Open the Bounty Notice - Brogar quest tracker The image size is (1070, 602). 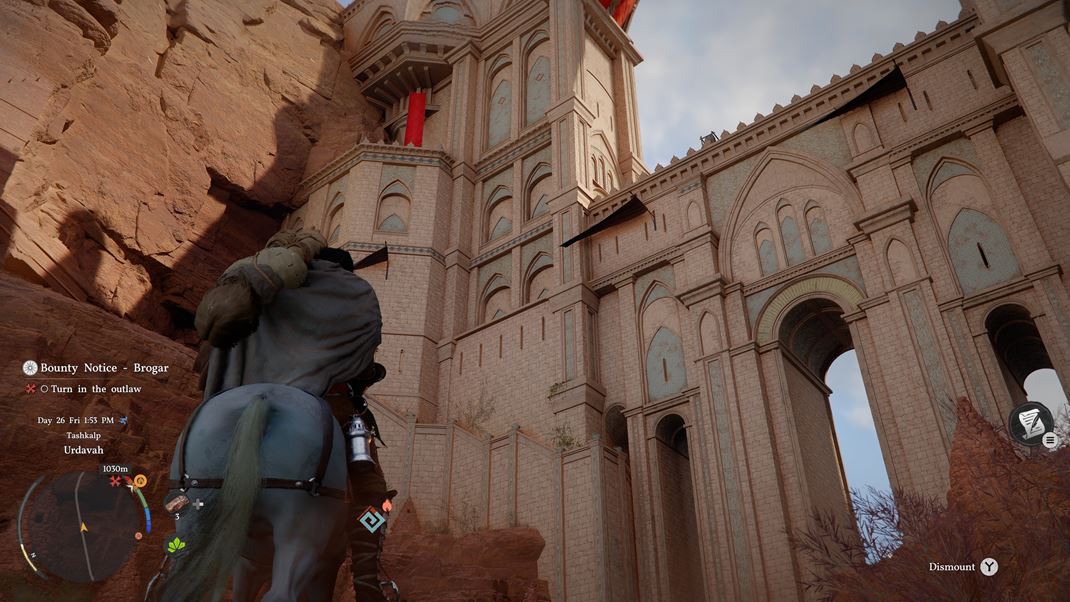click(x=96, y=368)
